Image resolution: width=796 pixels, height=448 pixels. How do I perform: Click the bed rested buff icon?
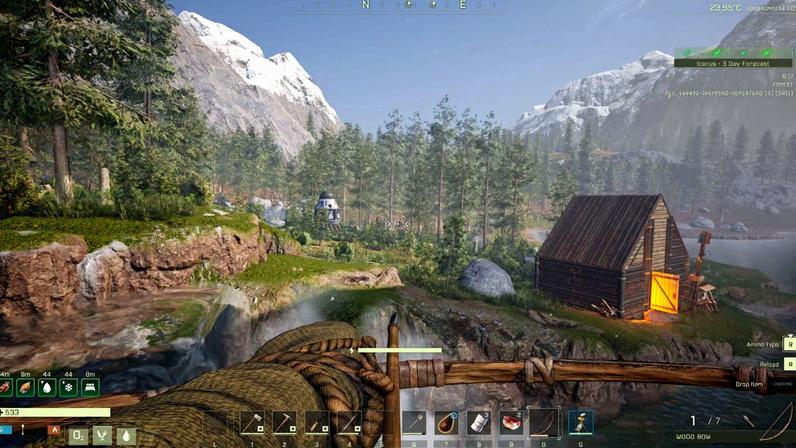click(89, 387)
